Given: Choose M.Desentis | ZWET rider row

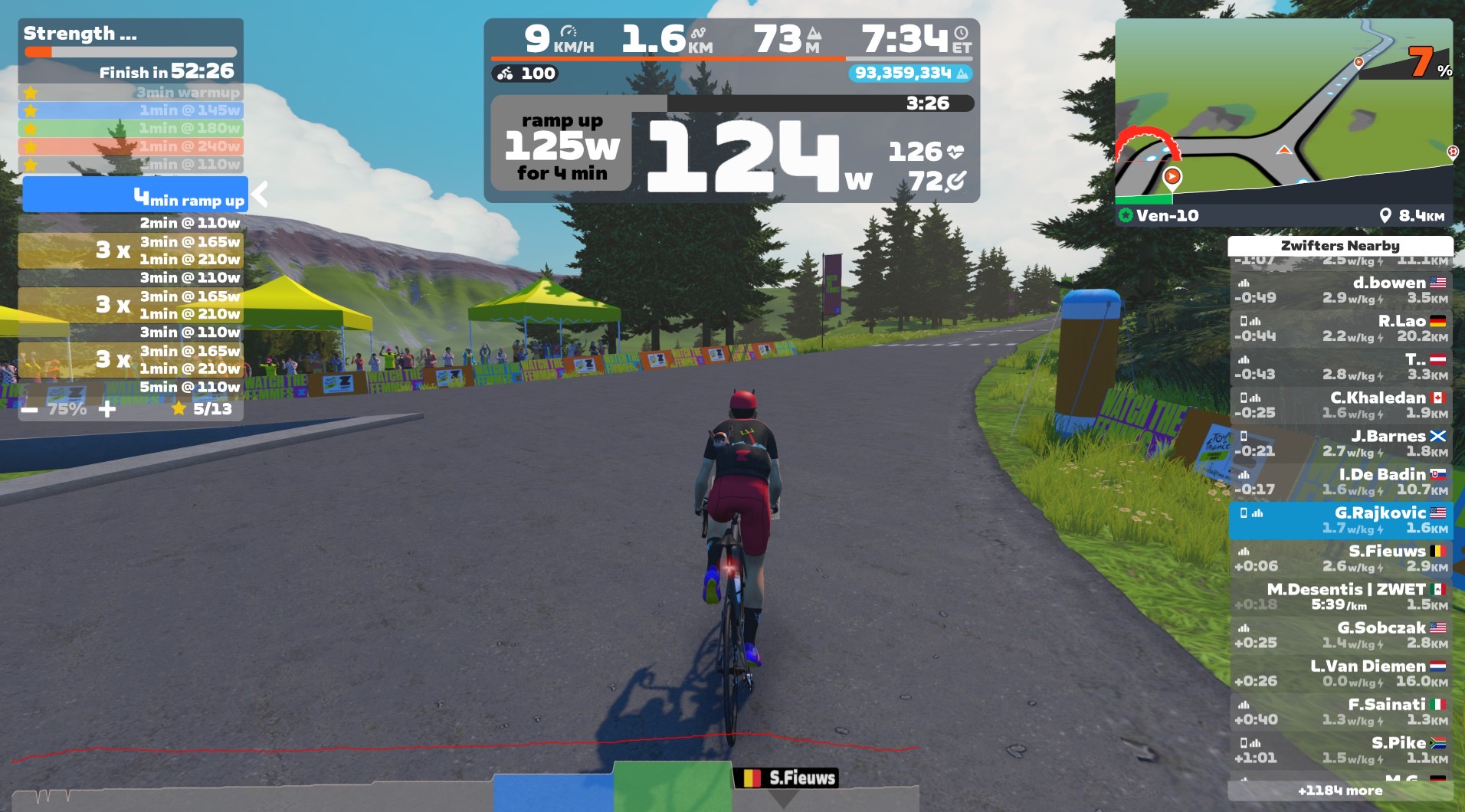Looking at the screenshot, I should 1341,597.
